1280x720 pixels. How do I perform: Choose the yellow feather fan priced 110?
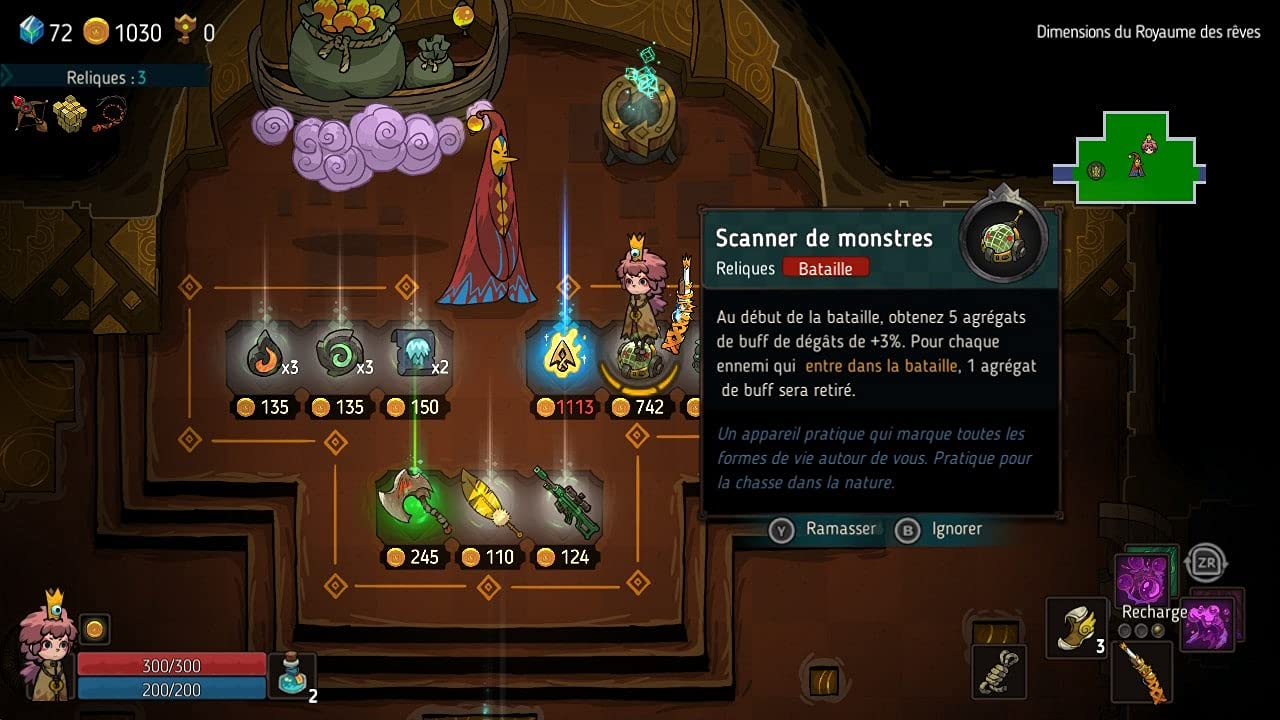(x=488, y=503)
